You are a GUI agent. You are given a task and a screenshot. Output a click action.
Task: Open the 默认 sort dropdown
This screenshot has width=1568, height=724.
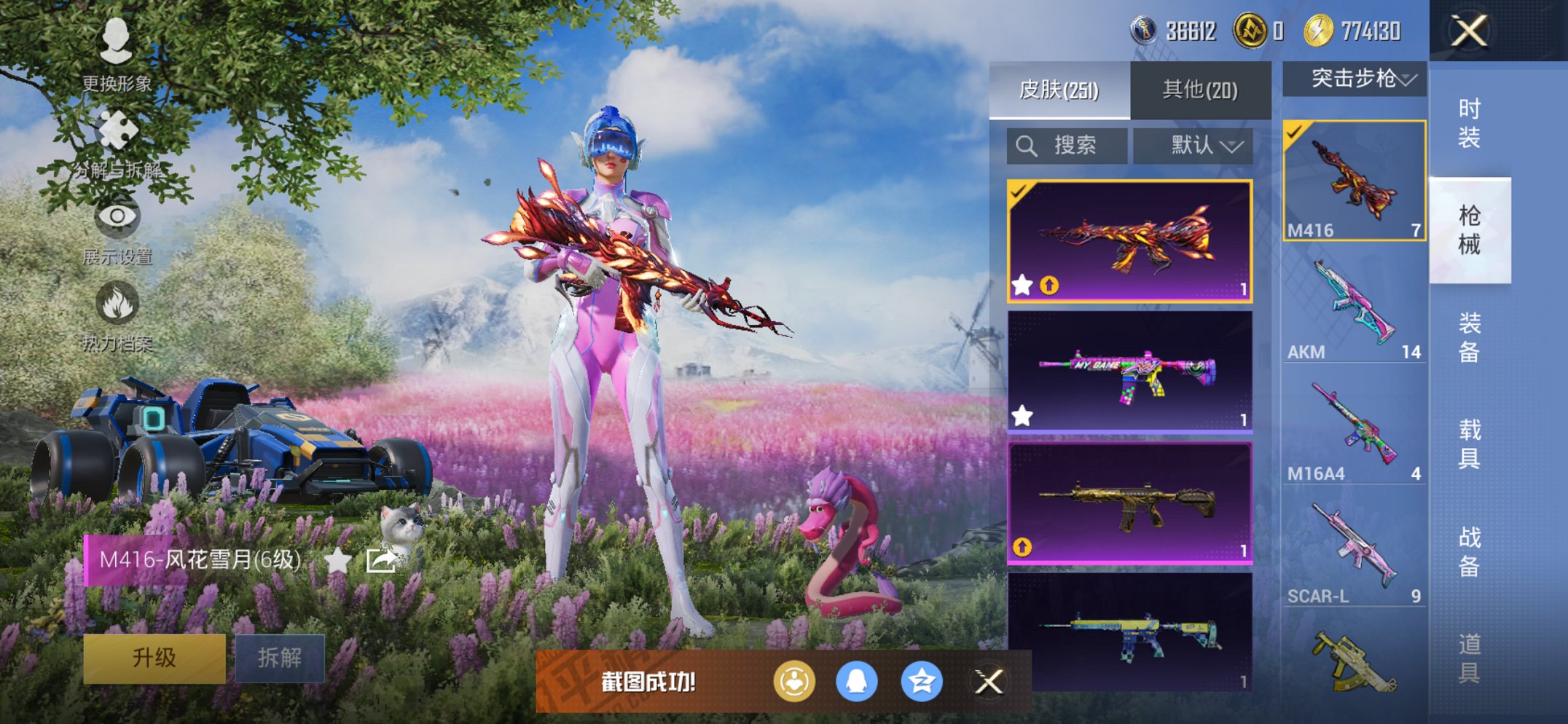point(1193,146)
